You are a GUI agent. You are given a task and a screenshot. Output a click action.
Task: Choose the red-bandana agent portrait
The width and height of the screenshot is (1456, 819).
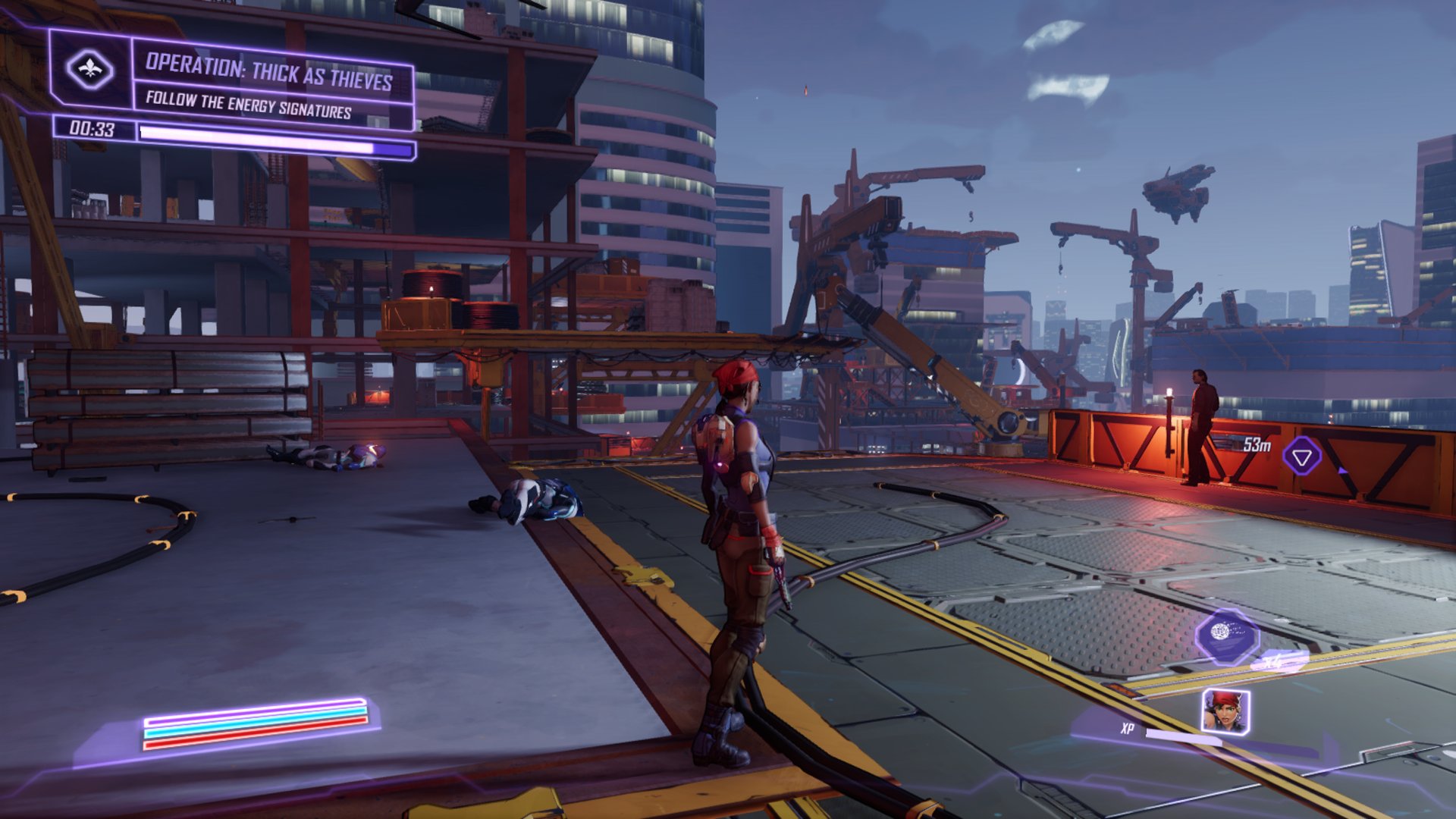tap(1225, 711)
